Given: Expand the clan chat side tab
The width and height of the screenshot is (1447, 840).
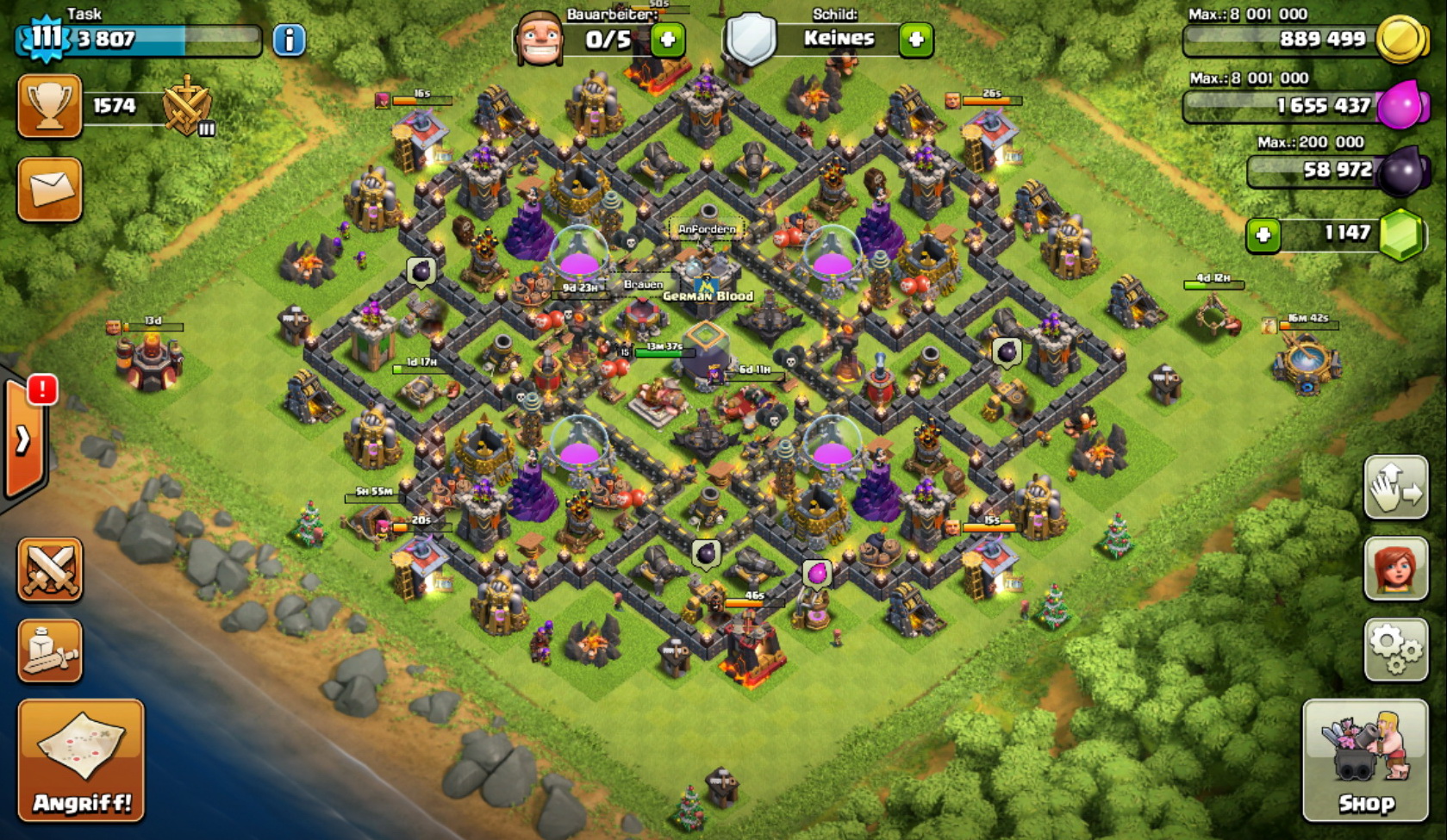Looking at the screenshot, I should [24, 439].
